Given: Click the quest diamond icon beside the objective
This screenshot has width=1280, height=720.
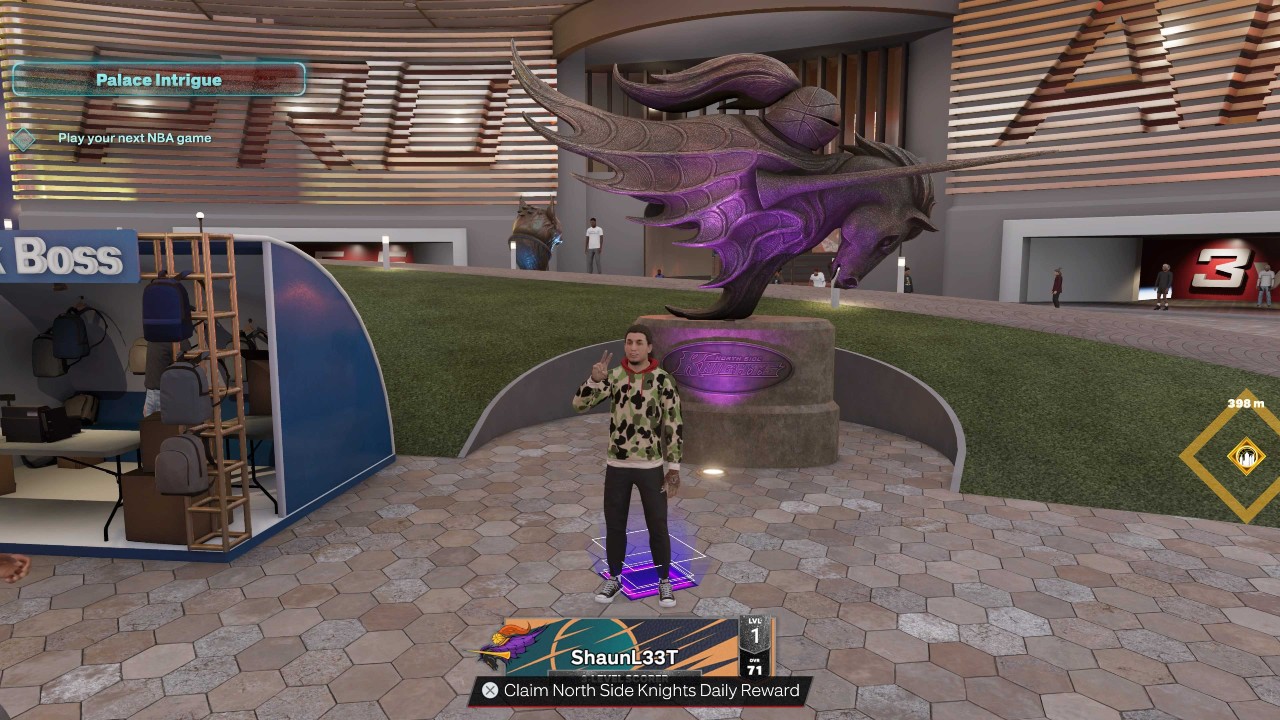Looking at the screenshot, I should tap(24, 139).
